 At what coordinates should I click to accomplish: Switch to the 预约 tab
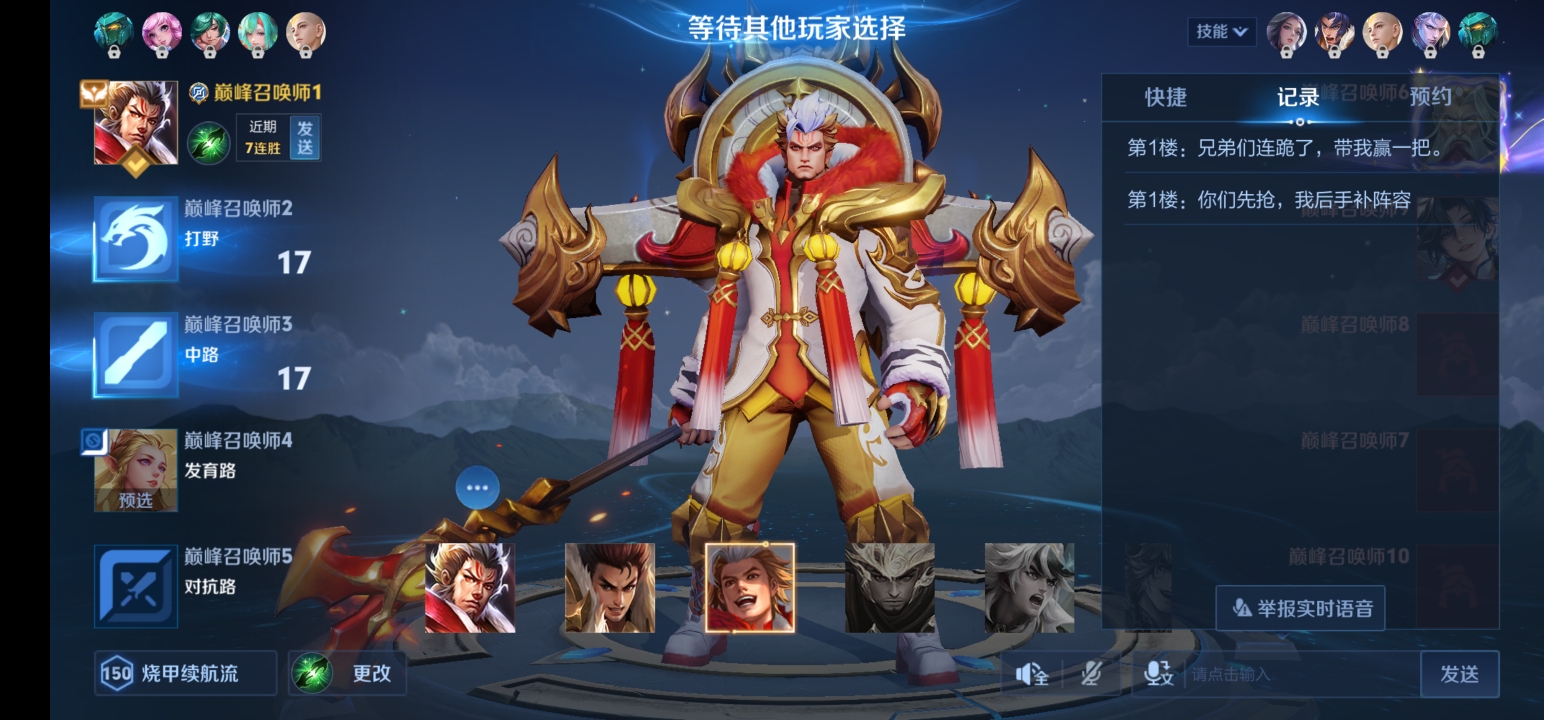(x=1430, y=97)
